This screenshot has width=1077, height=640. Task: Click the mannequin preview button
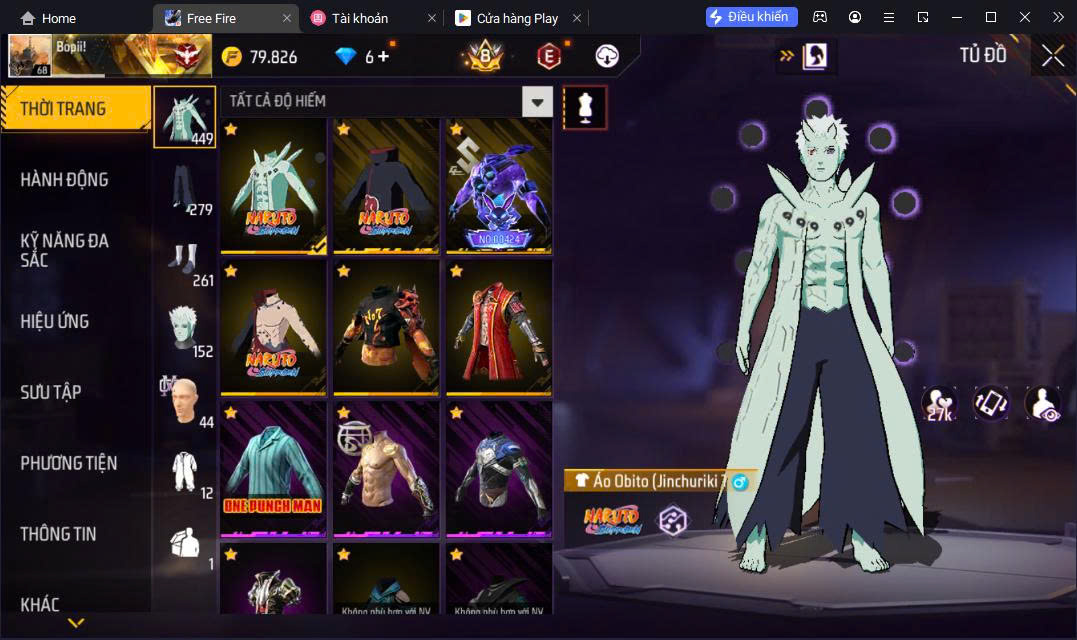[x=585, y=107]
